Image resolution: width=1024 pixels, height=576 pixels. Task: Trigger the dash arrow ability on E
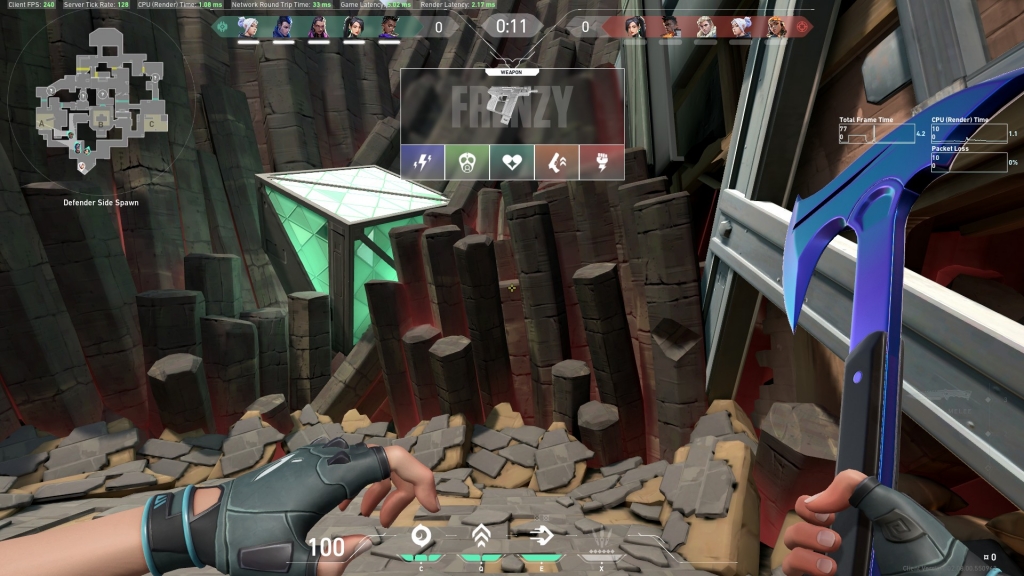(542, 537)
